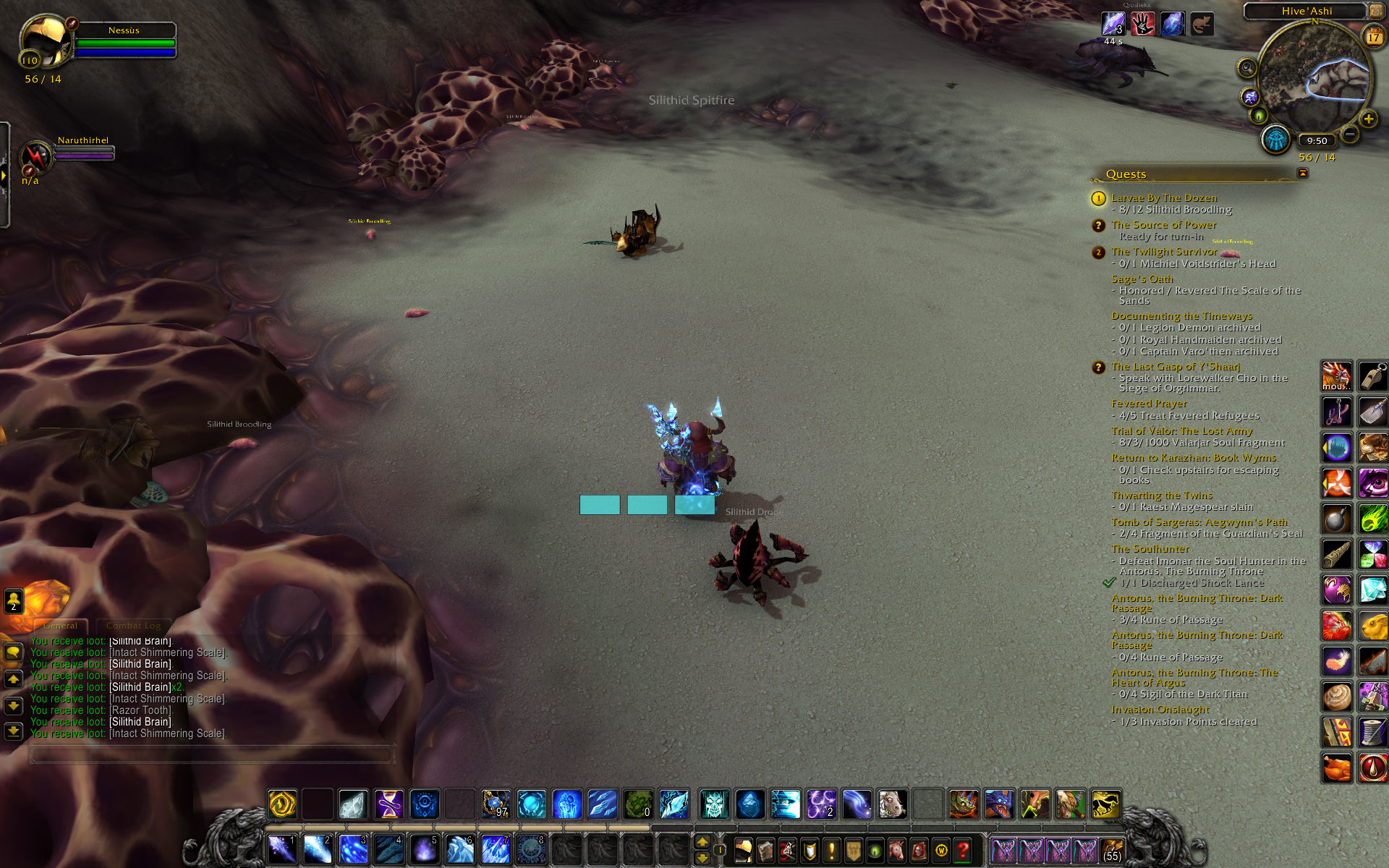Open the calendar showing day 17
This screenshot has width=1389, height=868.
pos(1372,37)
